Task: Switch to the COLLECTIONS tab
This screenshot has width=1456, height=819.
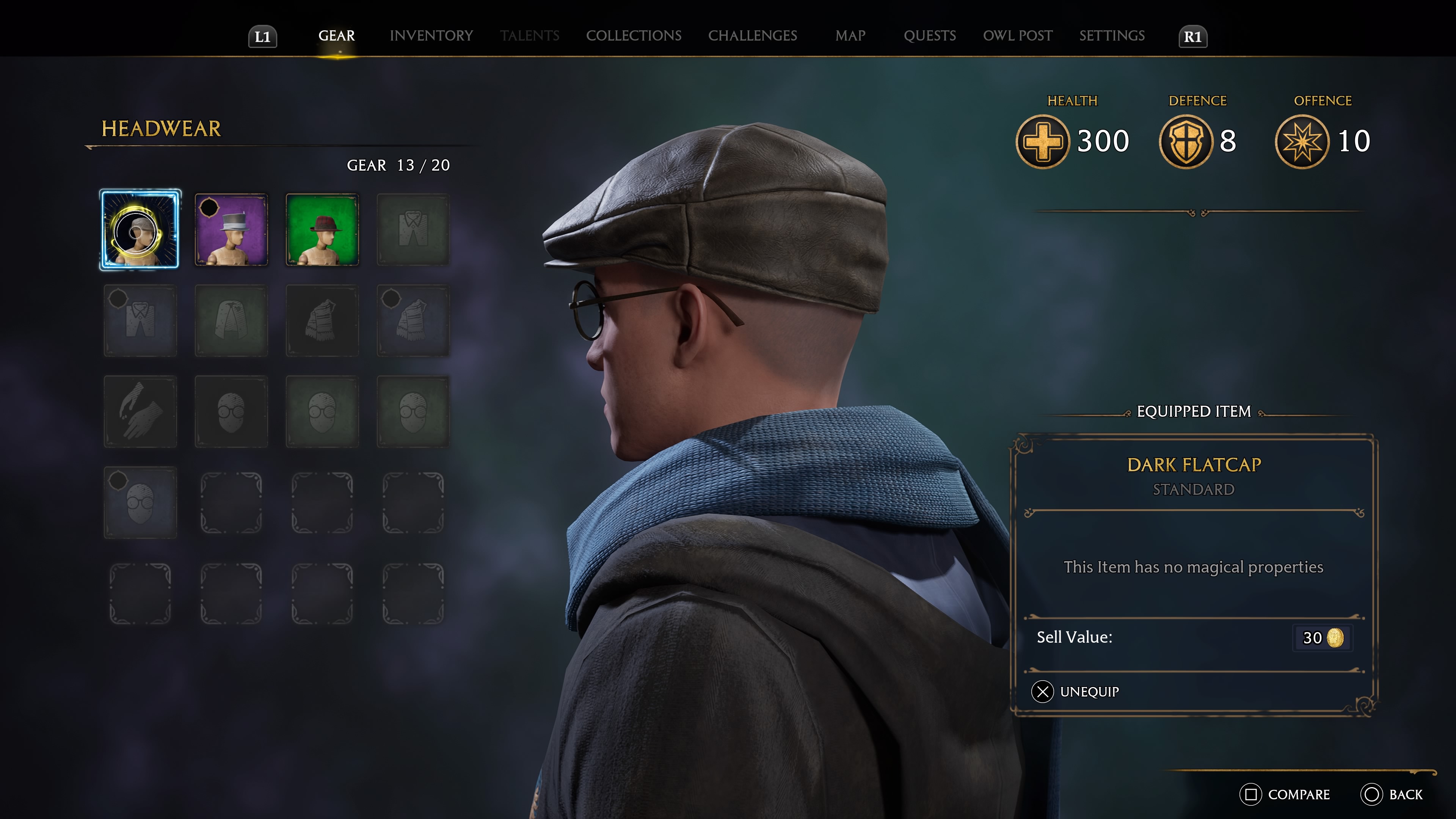Action: 634,36
